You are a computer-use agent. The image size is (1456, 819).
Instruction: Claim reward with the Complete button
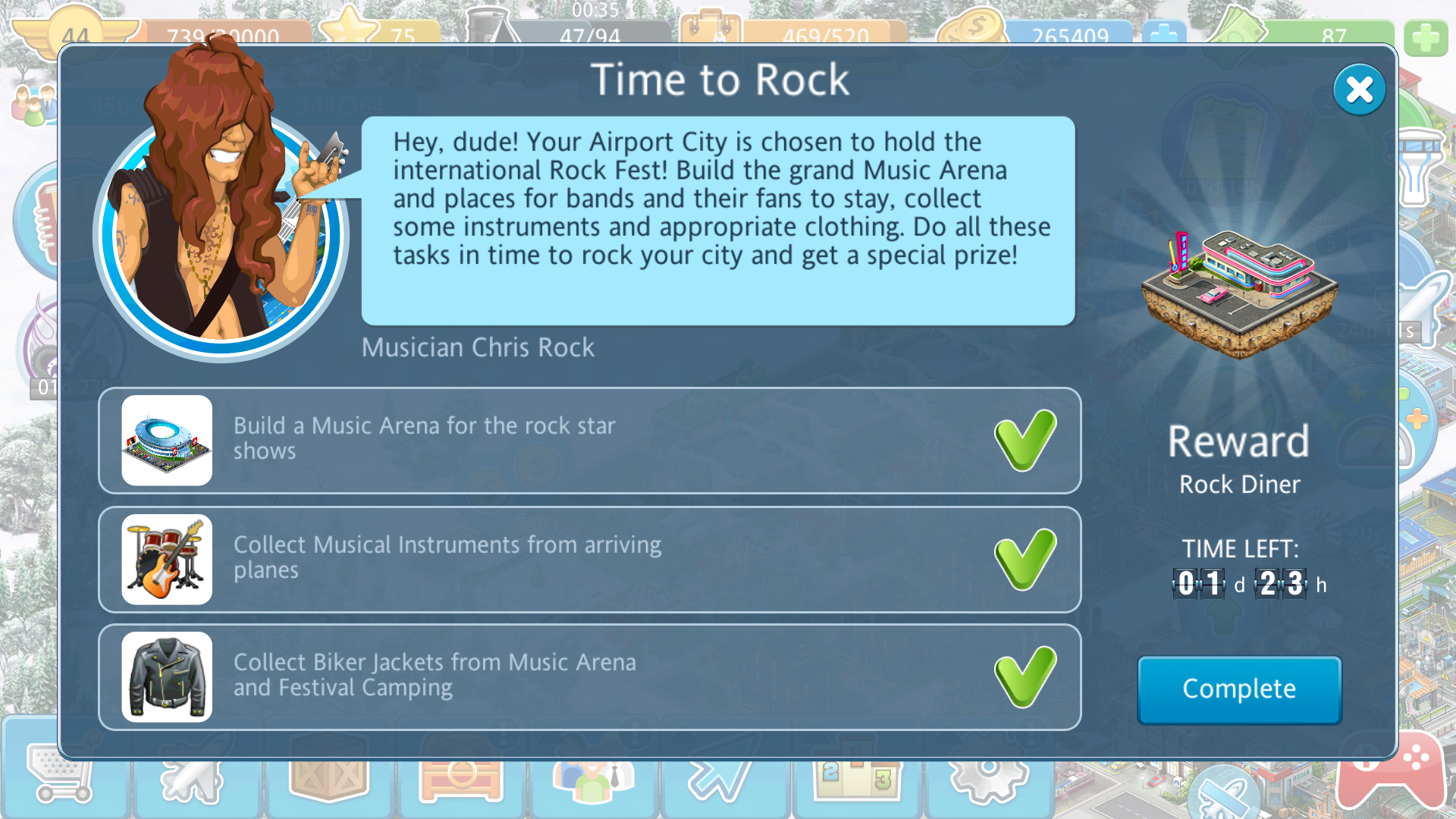[x=1239, y=689]
